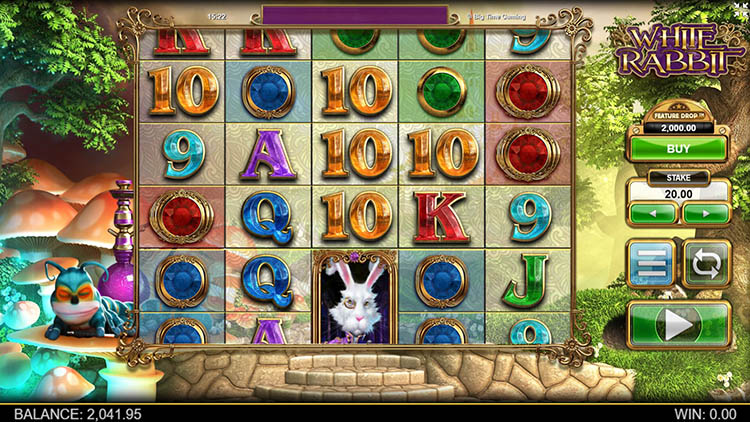This screenshot has width=750, height=422.
Task: Buy the Feature Drop bonus
Action: click(x=678, y=148)
